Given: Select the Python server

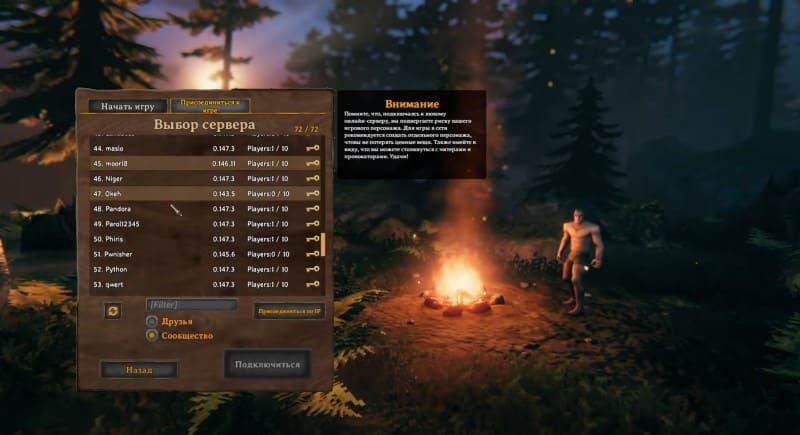Looking at the screenshot, I should (x=200, y=269).
